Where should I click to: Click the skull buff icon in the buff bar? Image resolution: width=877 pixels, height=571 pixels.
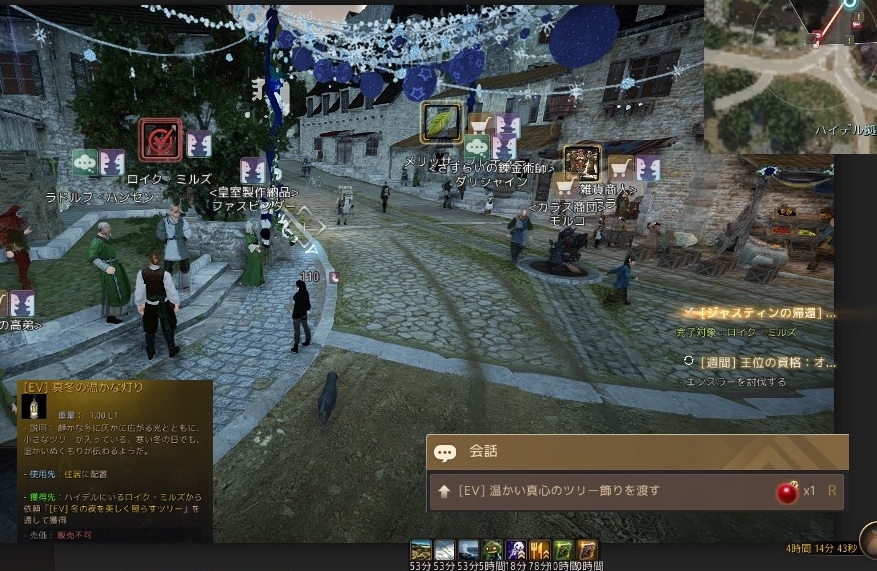tap(517, 550)
